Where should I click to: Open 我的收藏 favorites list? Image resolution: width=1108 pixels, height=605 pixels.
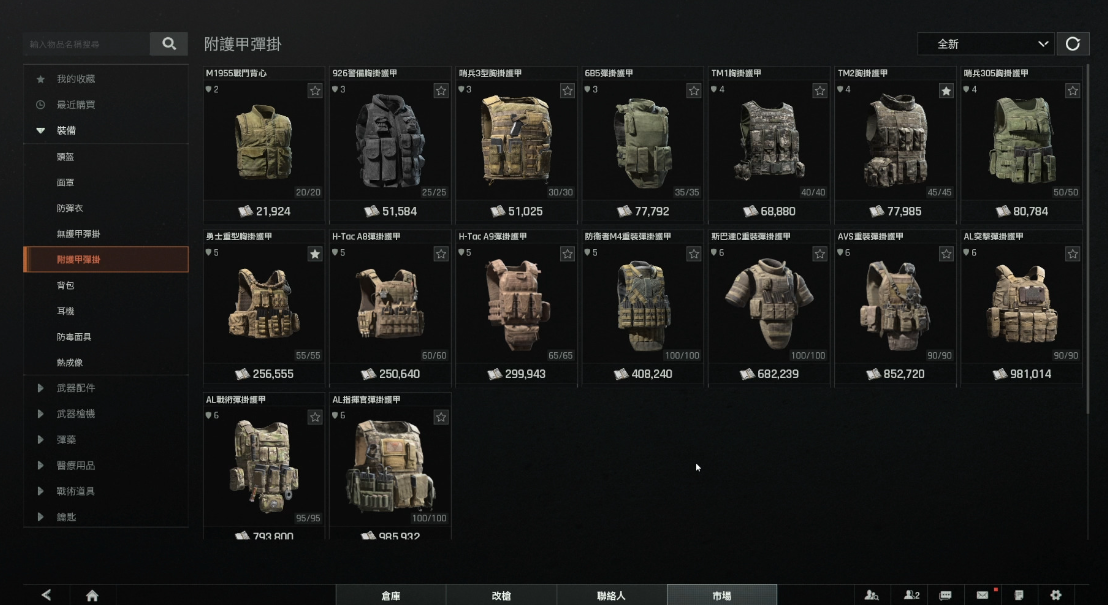click(x=76, y=78)
